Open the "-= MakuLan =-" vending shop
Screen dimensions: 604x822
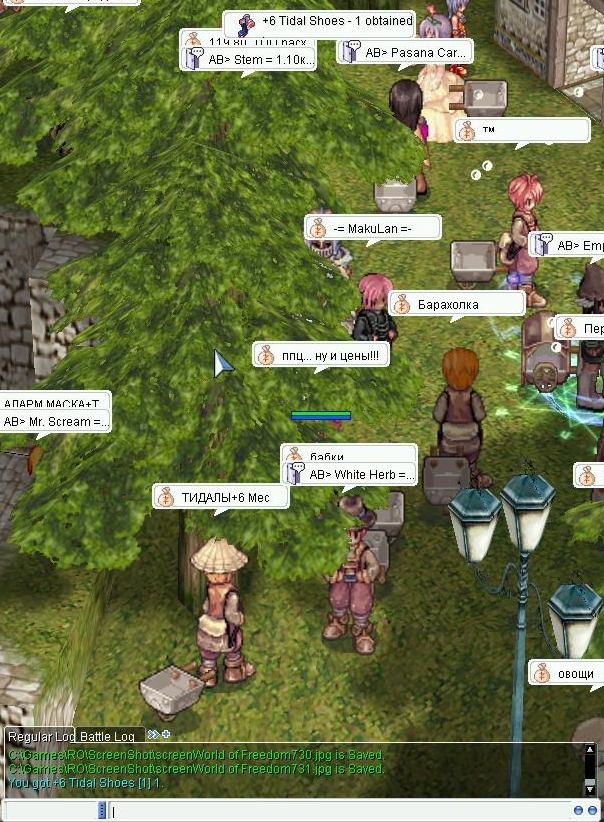(373, 229)
